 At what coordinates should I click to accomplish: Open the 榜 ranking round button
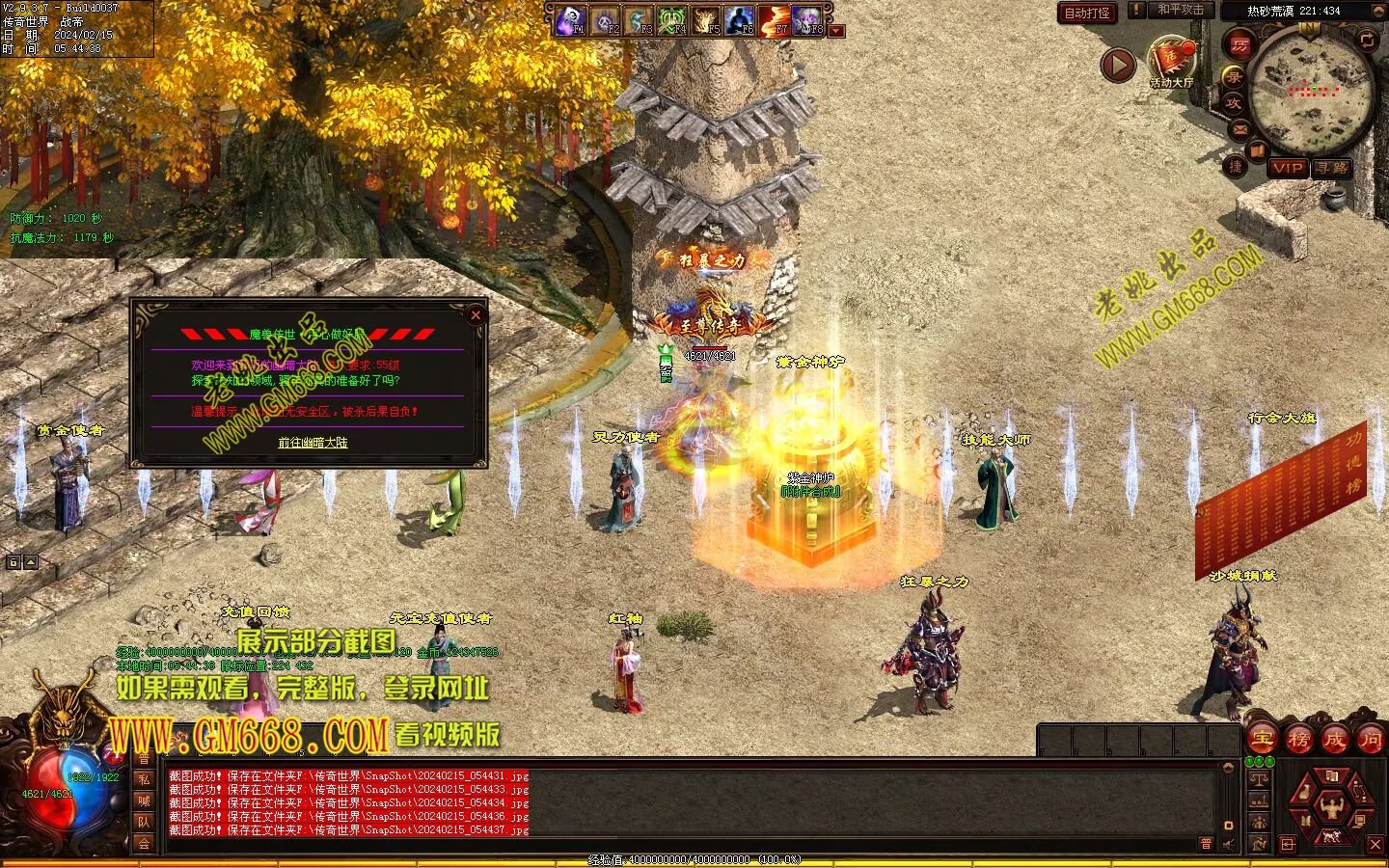1298,740
